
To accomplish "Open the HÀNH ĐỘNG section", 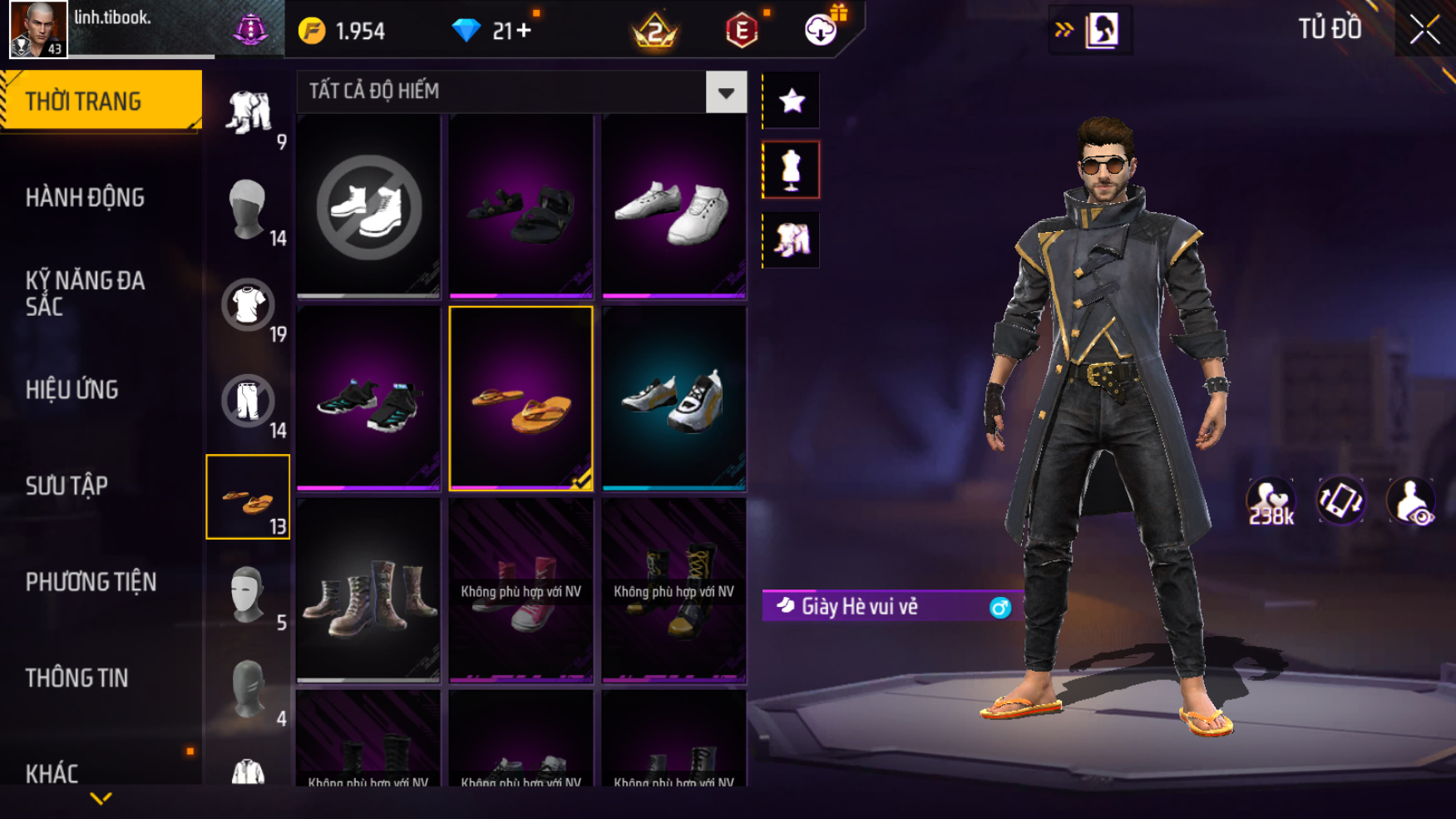I will 85,198.
